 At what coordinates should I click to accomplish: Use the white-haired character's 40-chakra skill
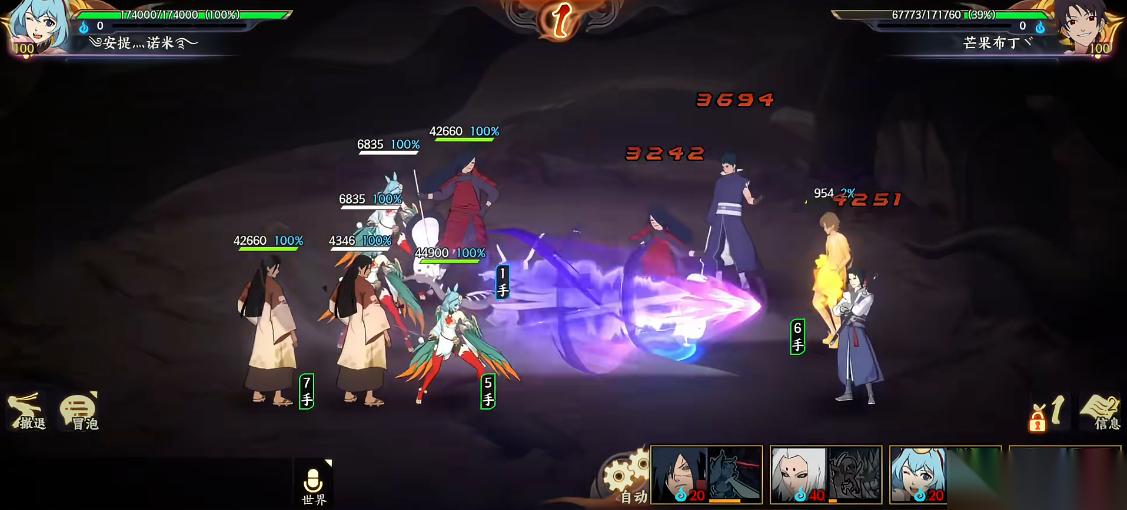pyautogui.click(x=826, y=474)
